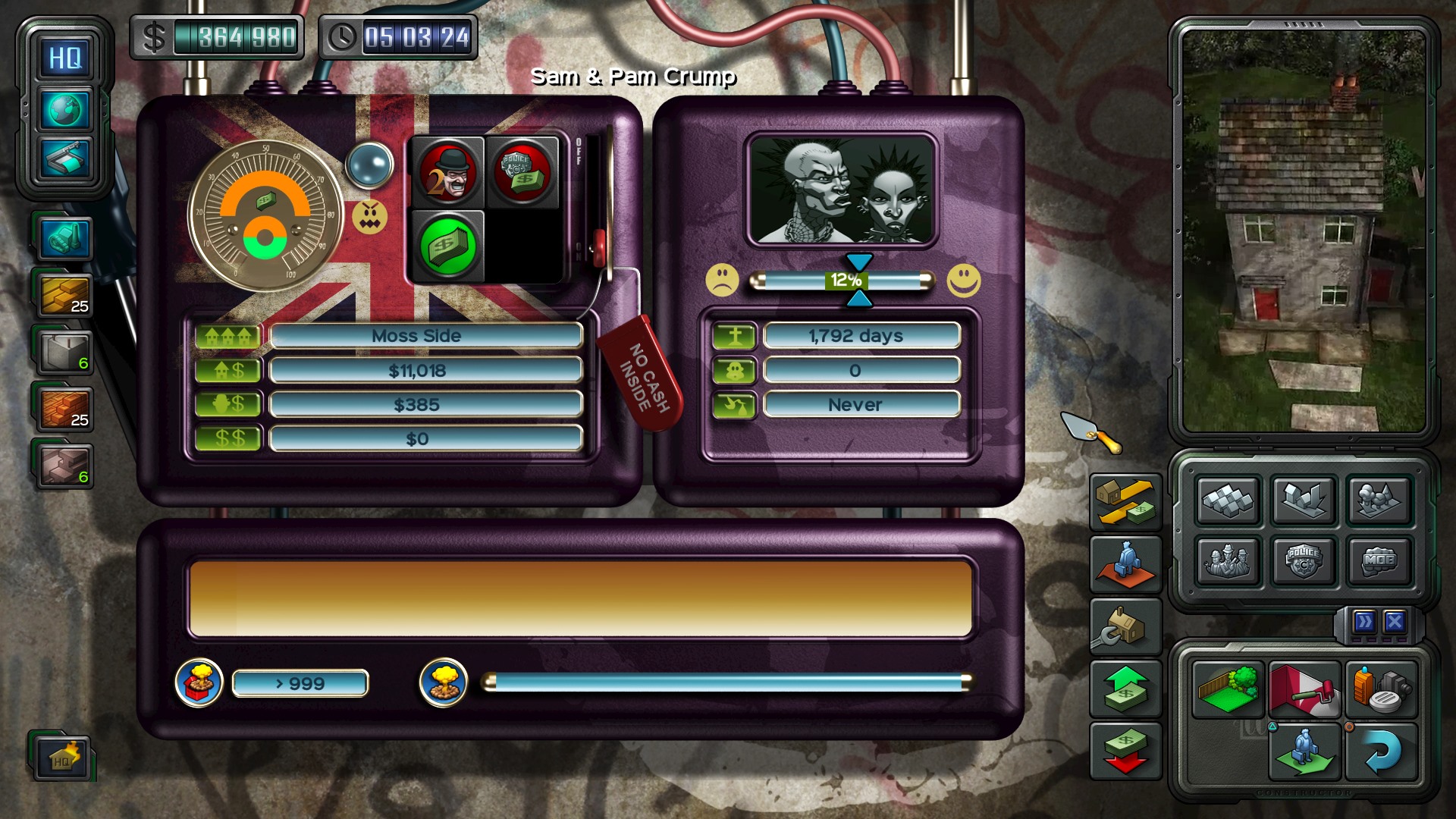The width and height of the screenshot is (1456, 819).
Task: Click the bowler hat gangster icon
Action: point(447,172)
